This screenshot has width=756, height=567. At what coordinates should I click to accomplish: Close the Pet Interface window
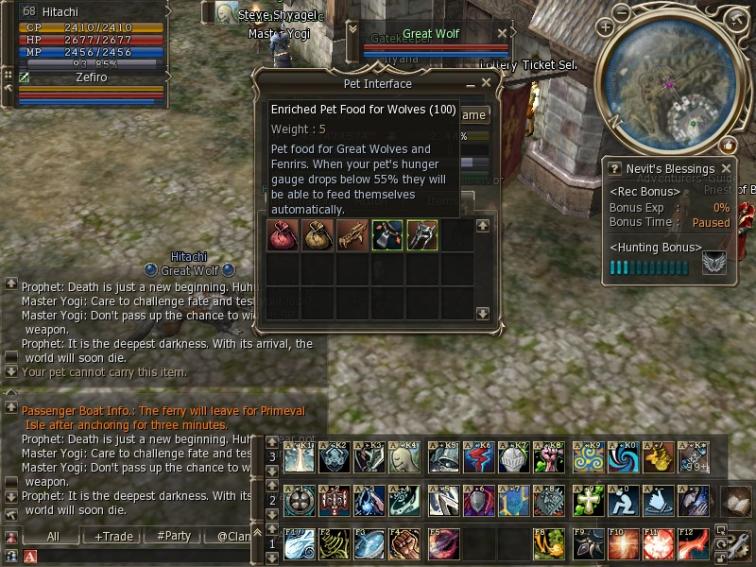point(487,83)
